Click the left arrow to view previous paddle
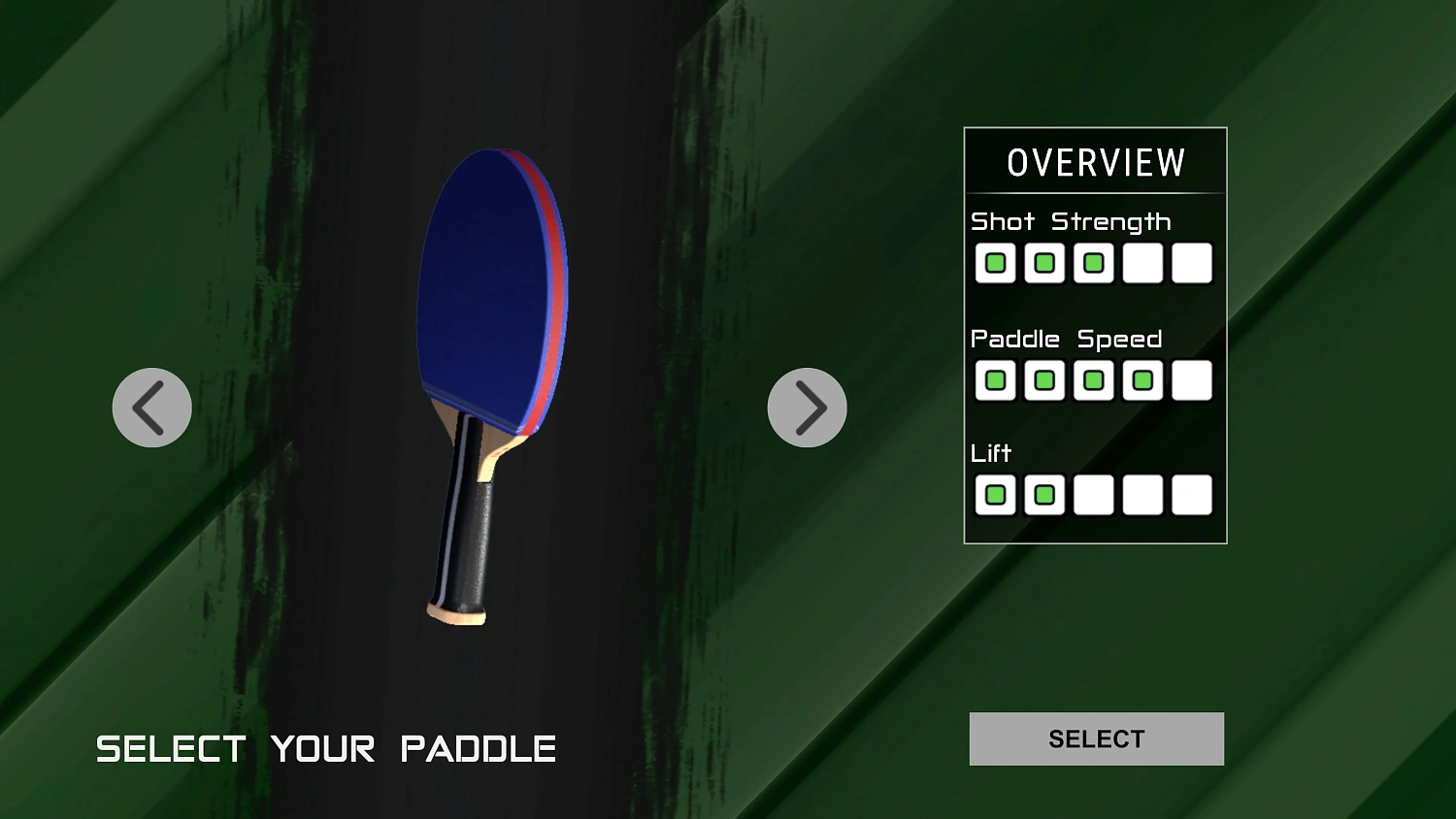Viewport: 1456px width, 819px height. pyautogui.click(x=150, y=408)
